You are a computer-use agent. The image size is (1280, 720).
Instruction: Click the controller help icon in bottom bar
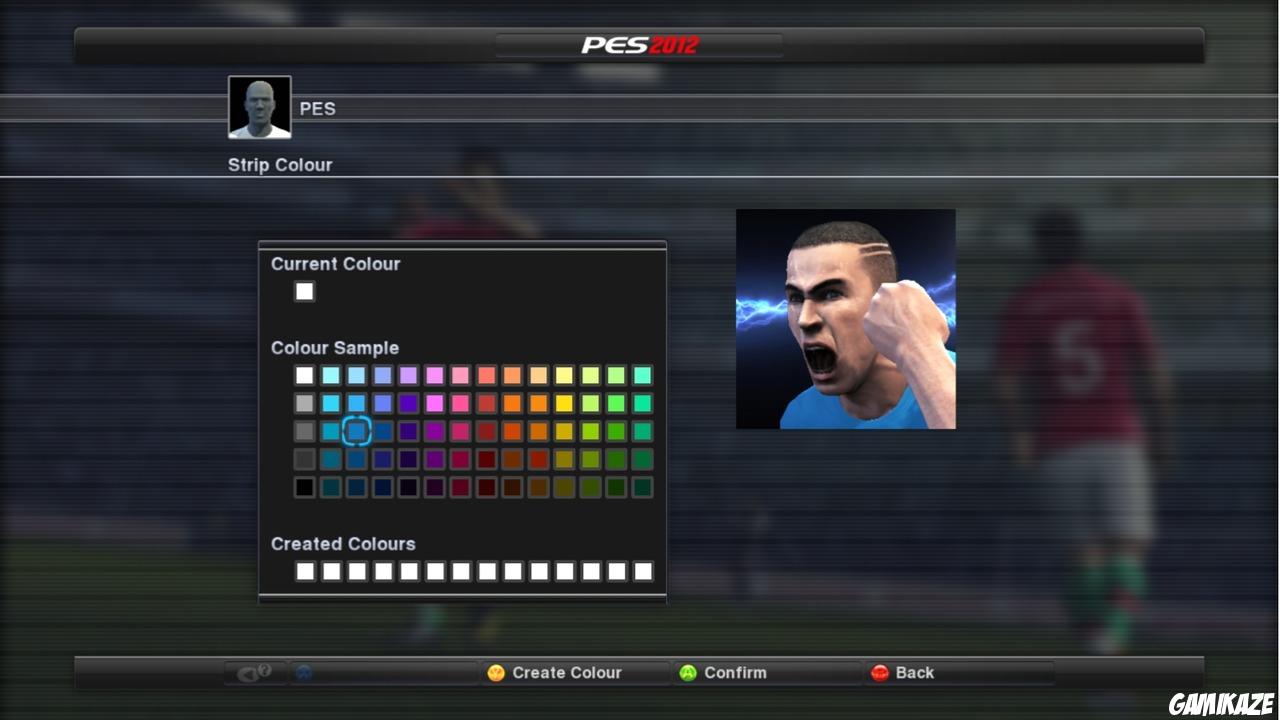click(x=256, y=672)
